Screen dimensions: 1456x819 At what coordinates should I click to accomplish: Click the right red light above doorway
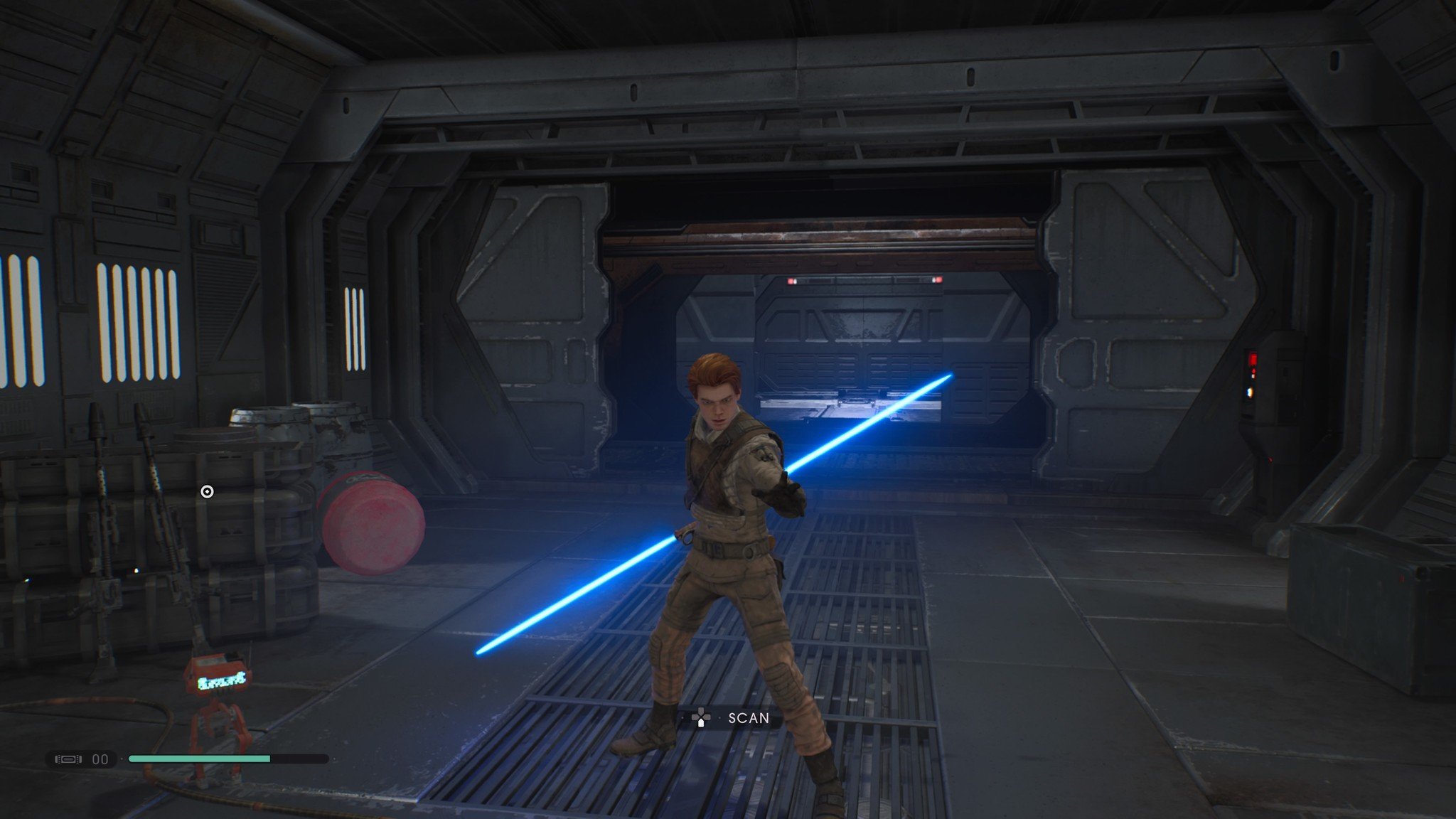point(940,280)
